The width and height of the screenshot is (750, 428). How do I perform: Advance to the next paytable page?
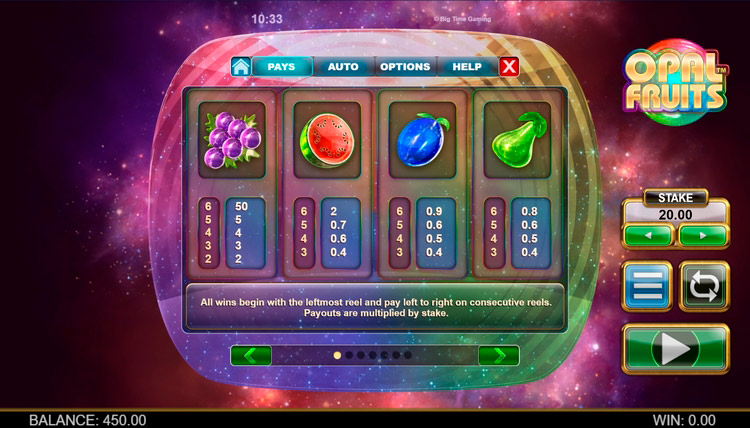coord(499,355)
